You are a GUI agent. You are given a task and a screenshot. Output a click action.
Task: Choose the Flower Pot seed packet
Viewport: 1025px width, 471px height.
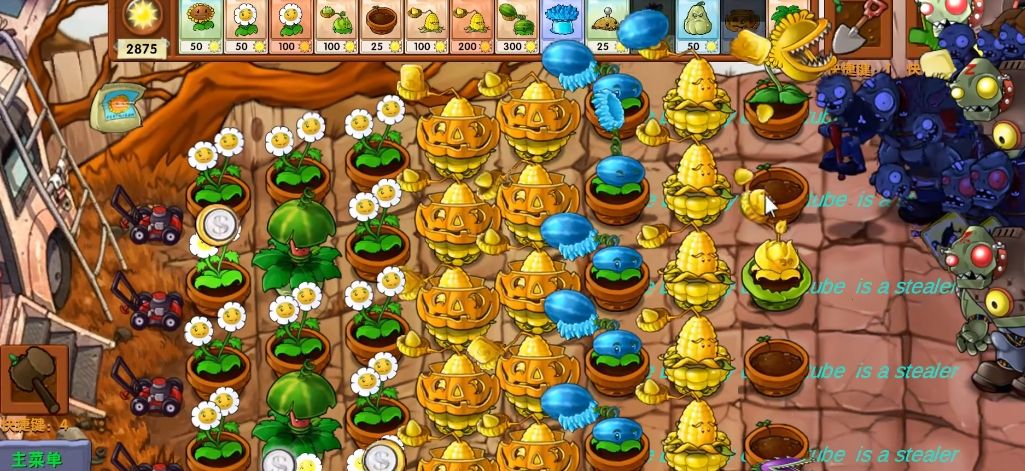382,27
